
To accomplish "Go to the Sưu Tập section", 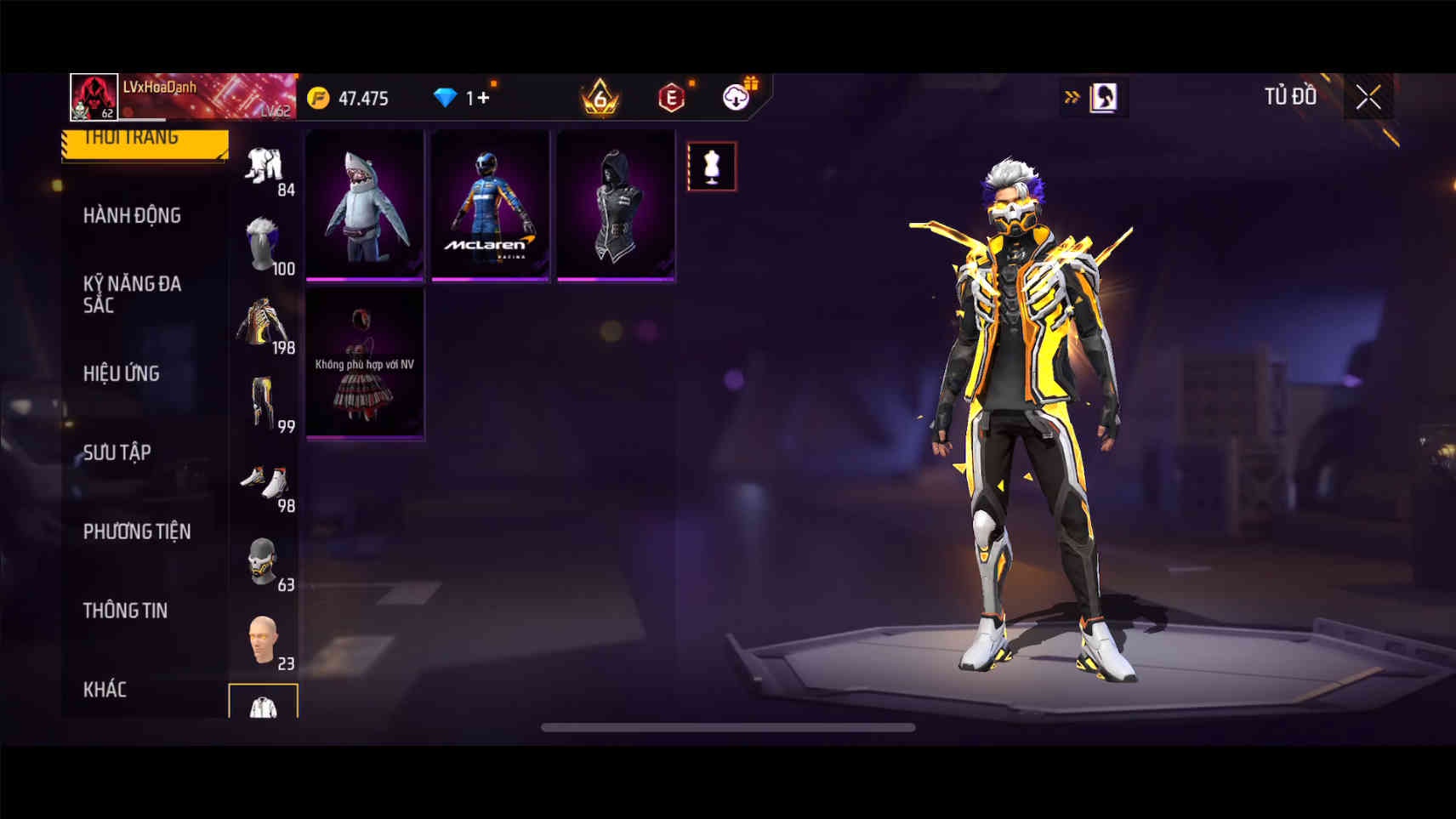I will pos(117,452).
